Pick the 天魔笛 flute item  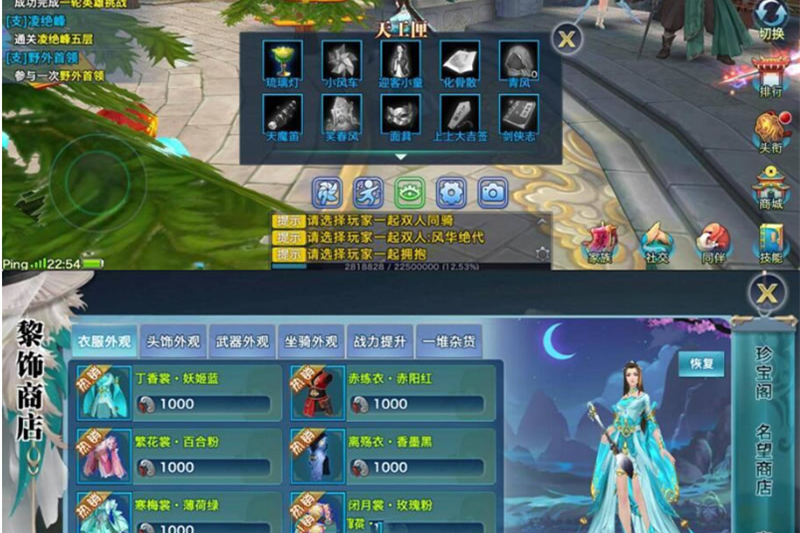coord(282,115)
